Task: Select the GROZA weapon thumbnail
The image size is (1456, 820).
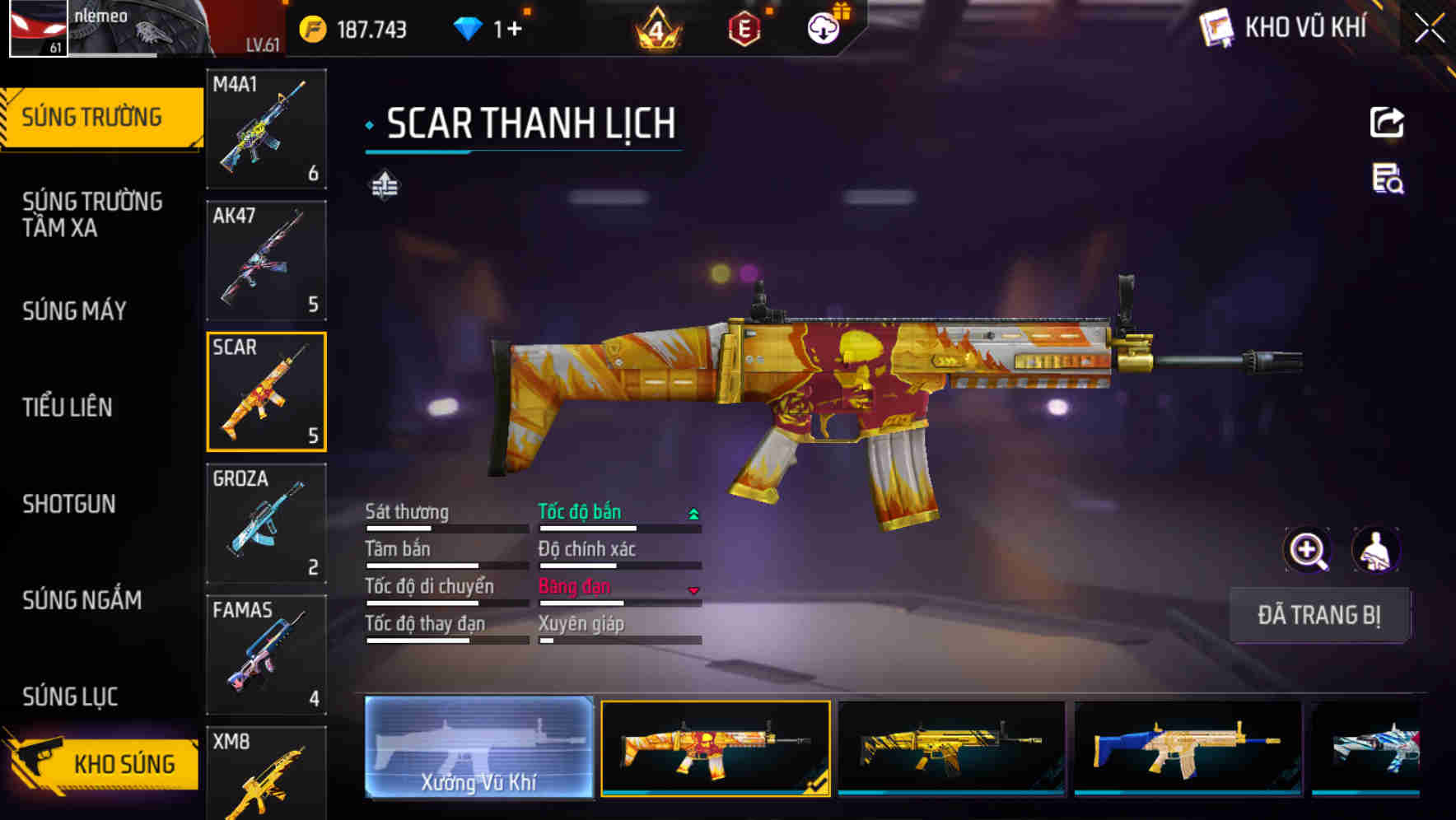Action: pos(265,523)
